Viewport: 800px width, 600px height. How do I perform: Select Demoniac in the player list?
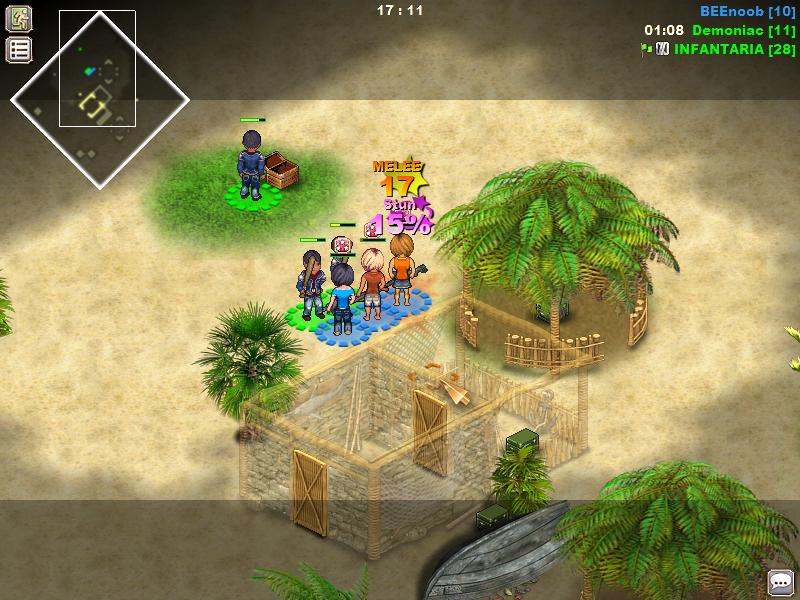click(743, 30)
